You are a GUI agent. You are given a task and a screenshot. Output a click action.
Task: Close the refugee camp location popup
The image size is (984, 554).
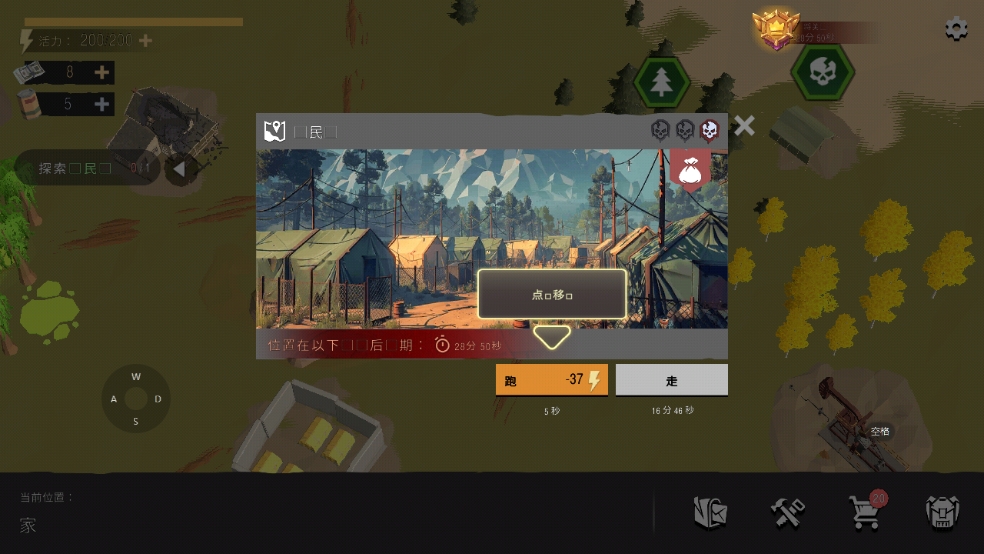pyautogui.click(x=744, y=126)
